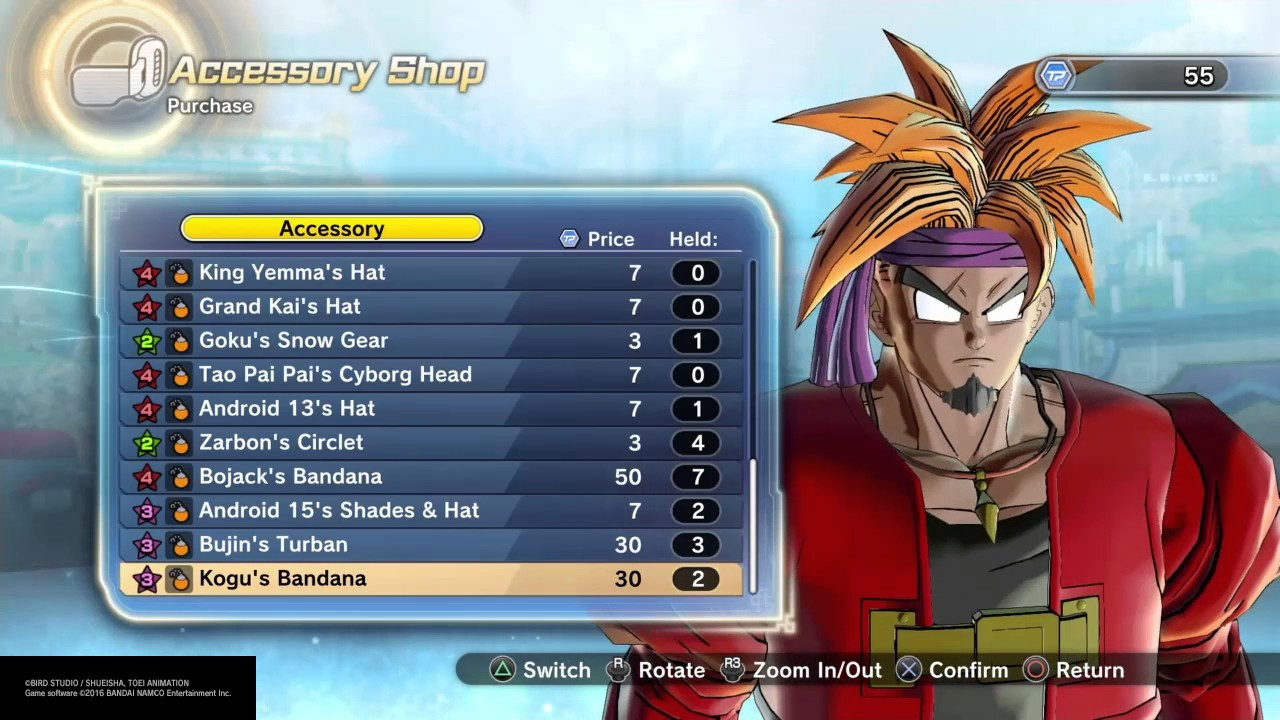The image size is (1280, 720).
Task: Click the circle button icon beside Return
Action: pyautogui.click(x=1037, y=670)
